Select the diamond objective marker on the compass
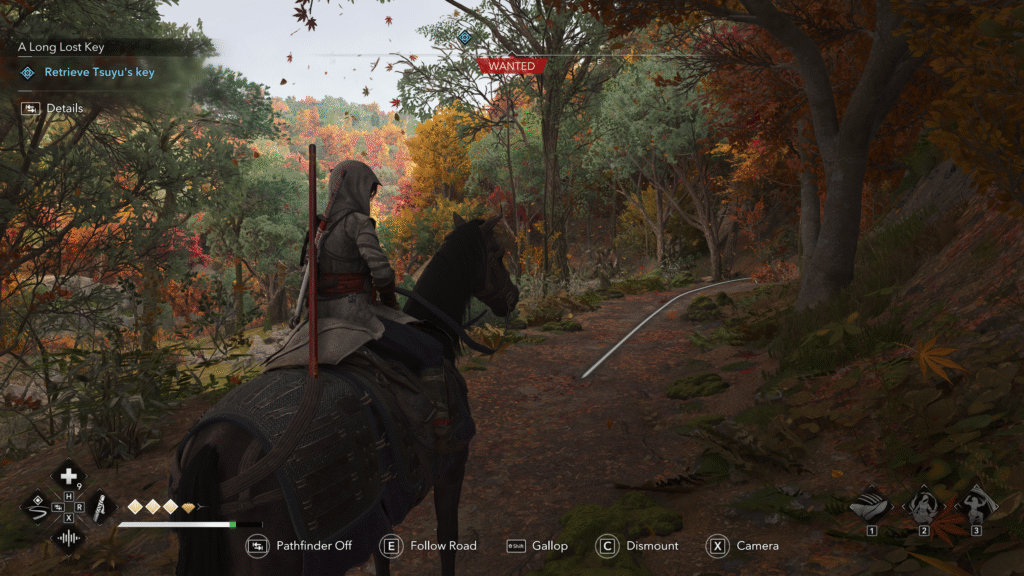1024x576 pixels. (463, 37)
